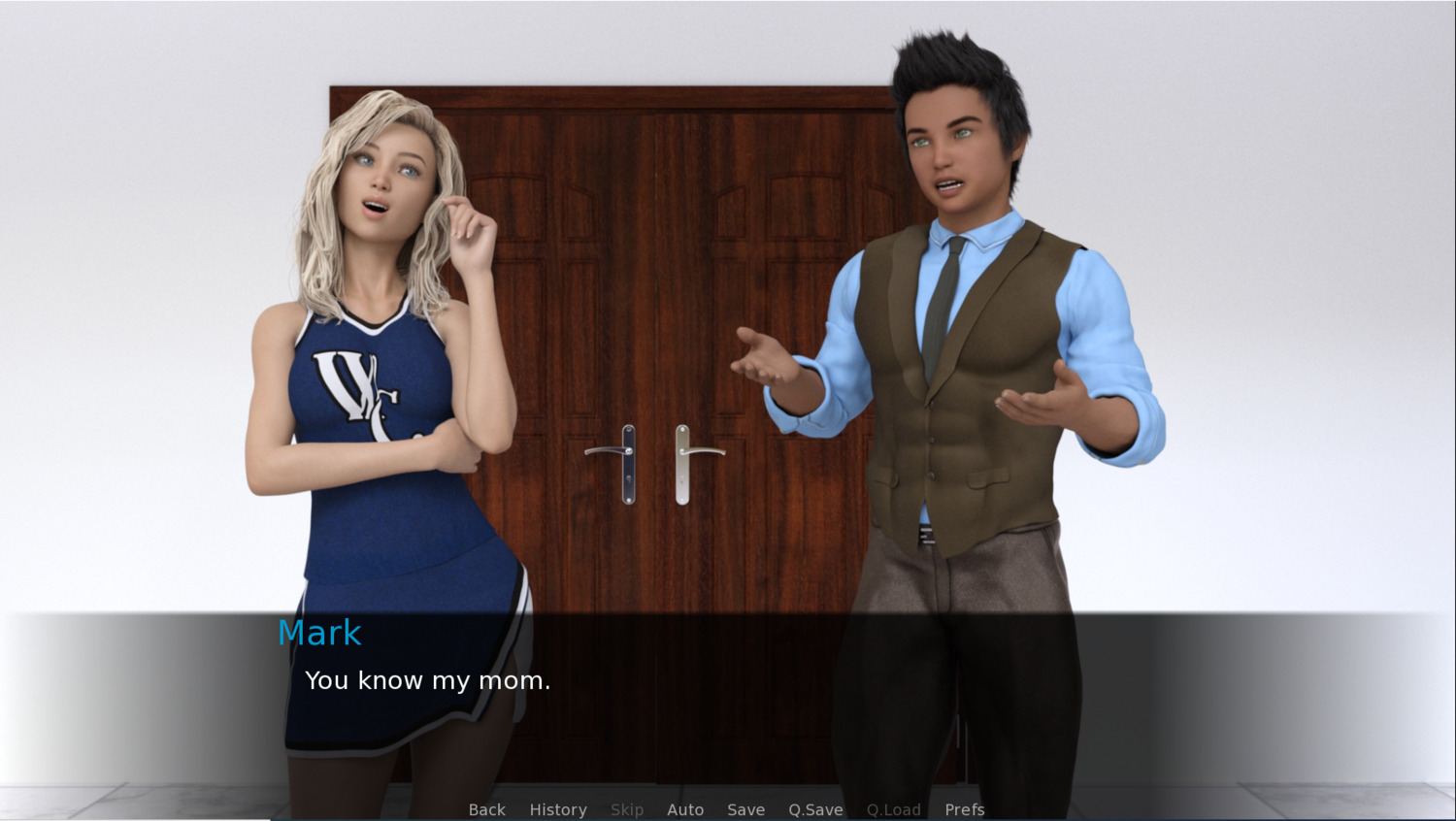This screenshot has height=821, width=1456.
Task: Open the dialogue History log
Action: coord(558,809)
